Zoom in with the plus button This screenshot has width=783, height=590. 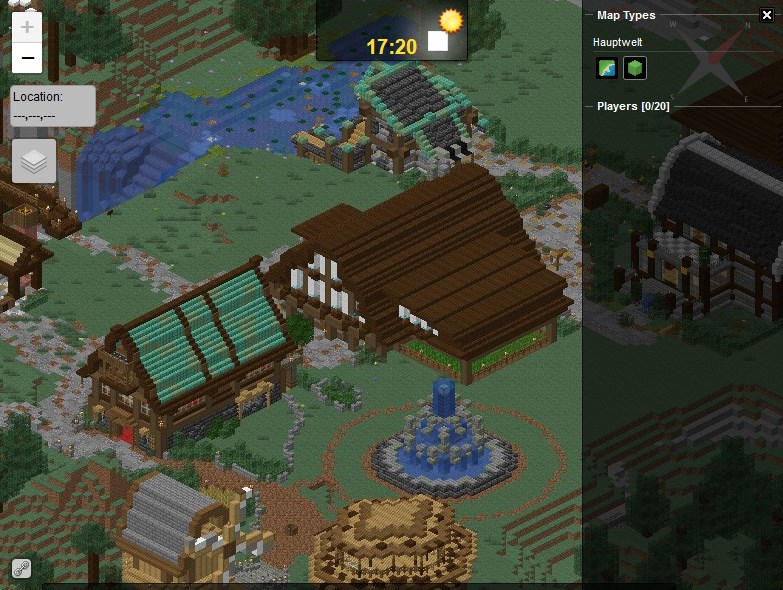[27, 27]
